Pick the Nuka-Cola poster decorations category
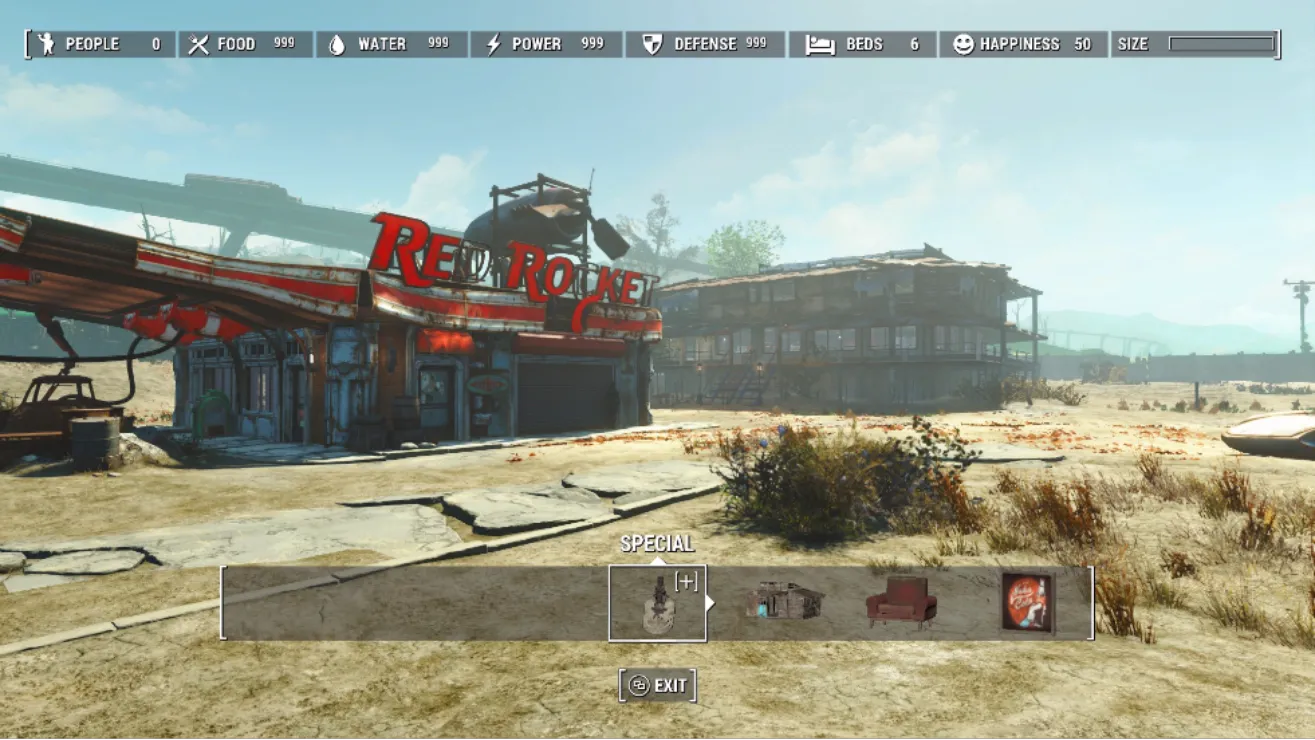Screen dimensions: 1315x740 1028,602
